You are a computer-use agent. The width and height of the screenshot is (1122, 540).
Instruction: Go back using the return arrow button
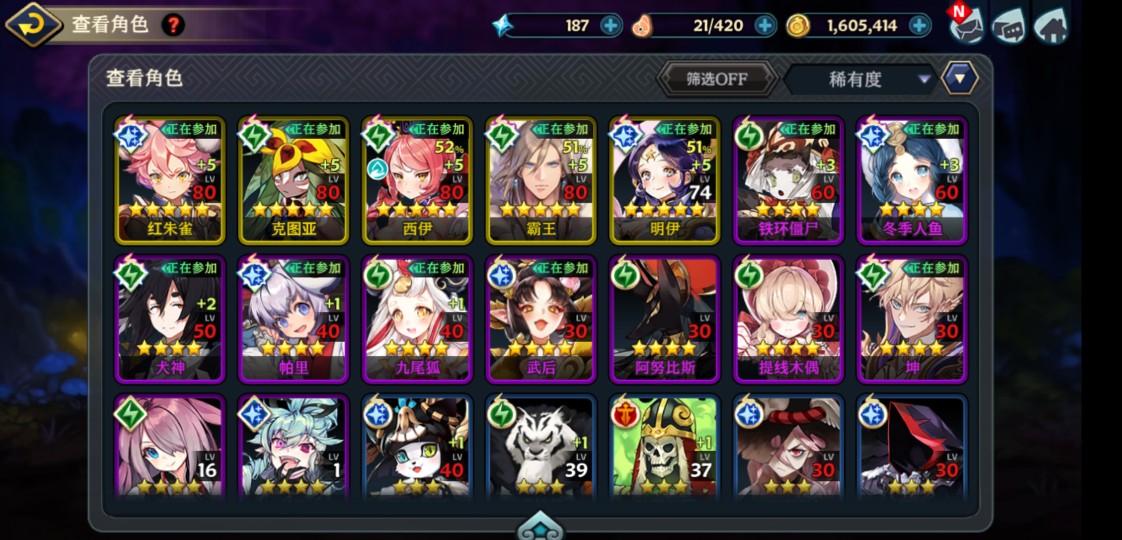pos(34,24)
